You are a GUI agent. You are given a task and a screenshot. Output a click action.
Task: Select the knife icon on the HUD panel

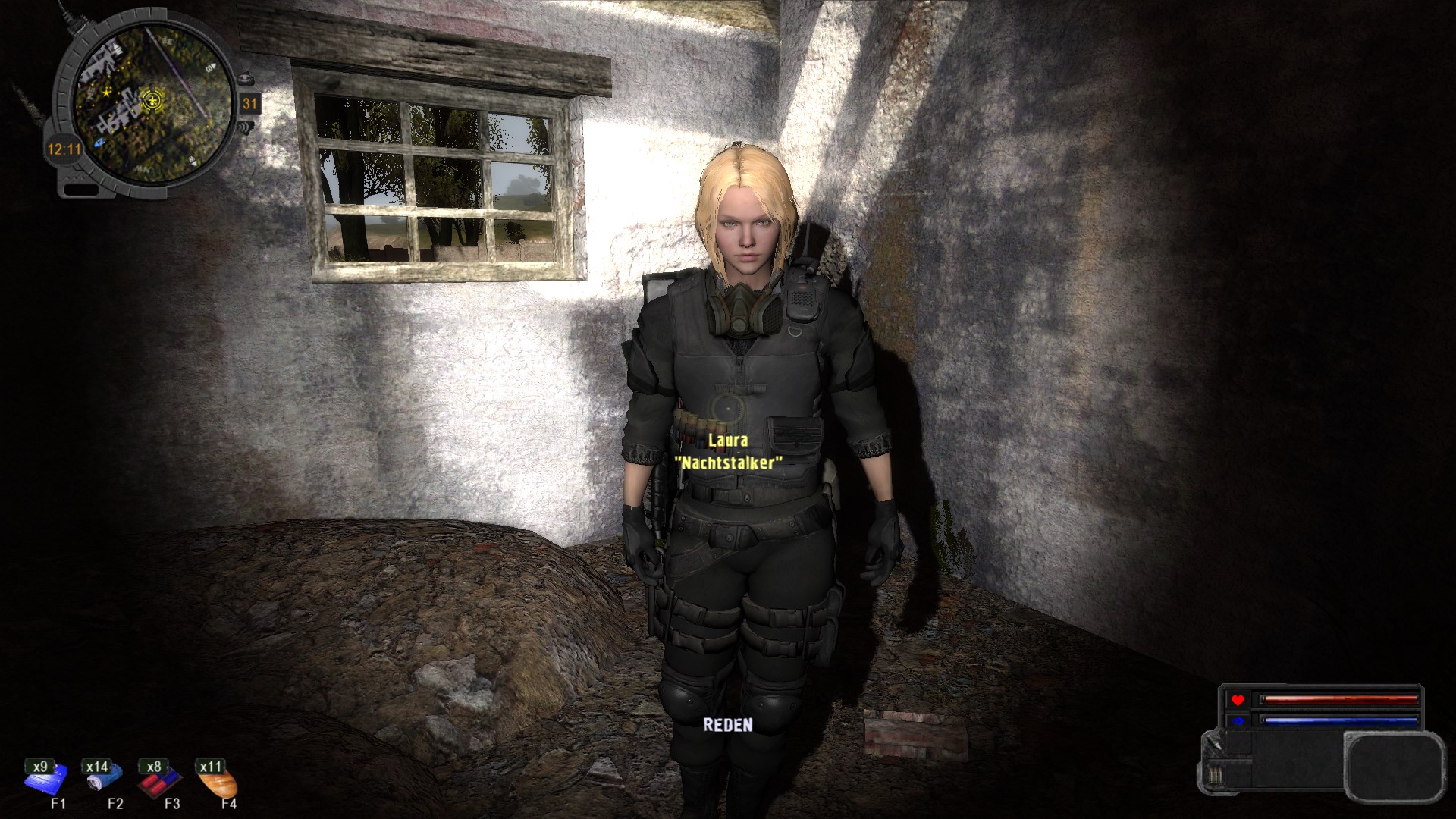pyautogui.click(x=1213, y=744)
